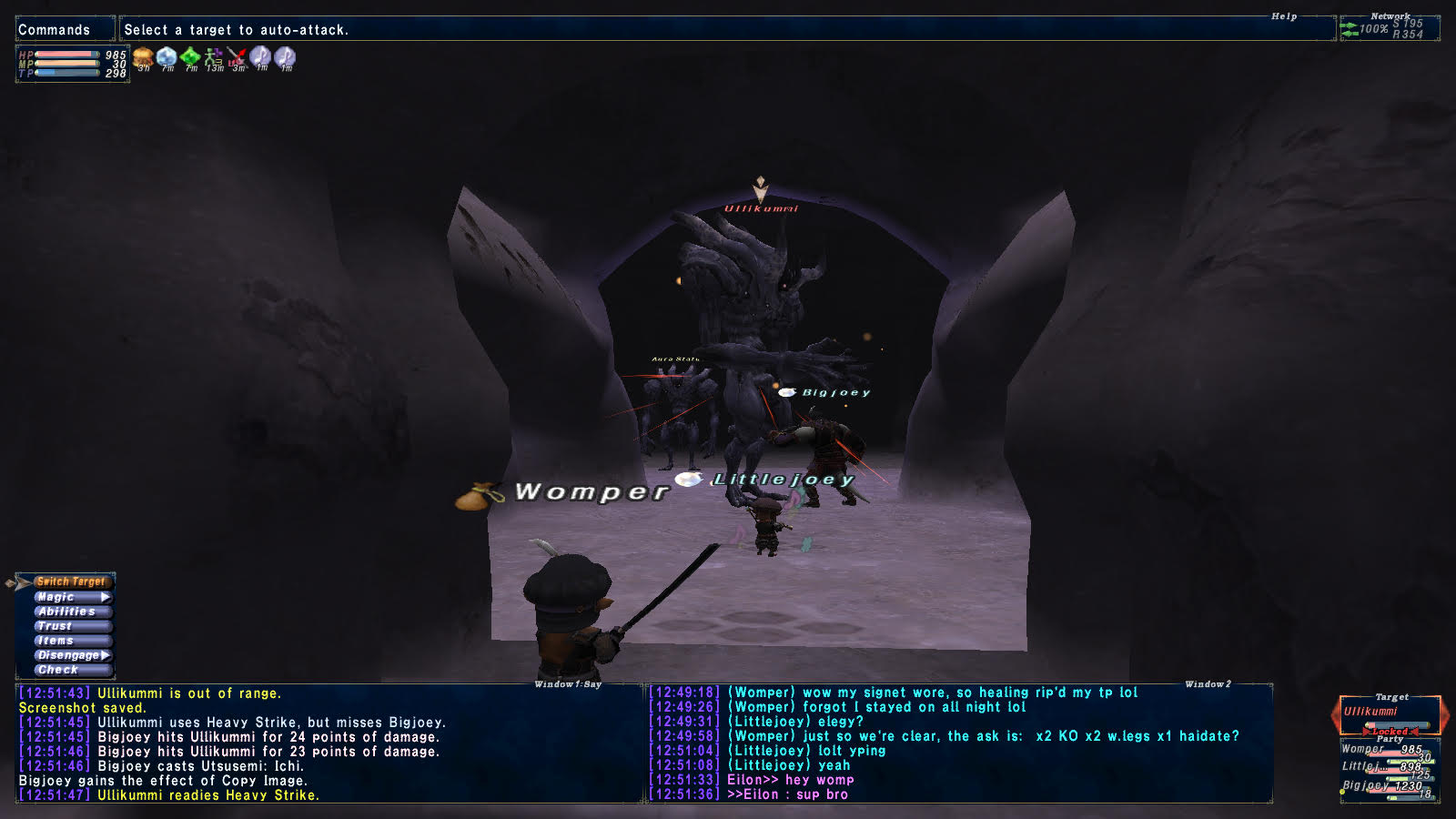1456x819 pixels.
Task: Click the Network status indicator
Action: (x=1390, y=28)
